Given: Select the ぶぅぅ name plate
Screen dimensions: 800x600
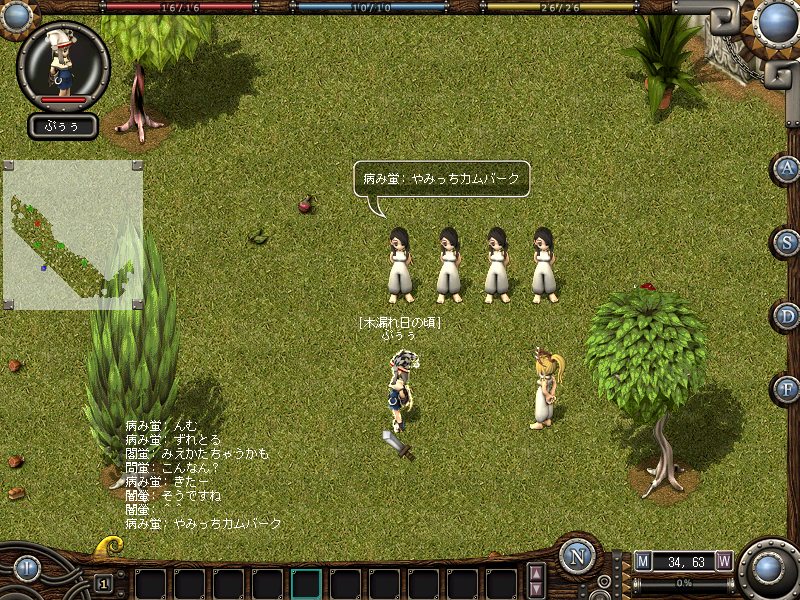Looking at the screenshot, I should tap(63, 126).
